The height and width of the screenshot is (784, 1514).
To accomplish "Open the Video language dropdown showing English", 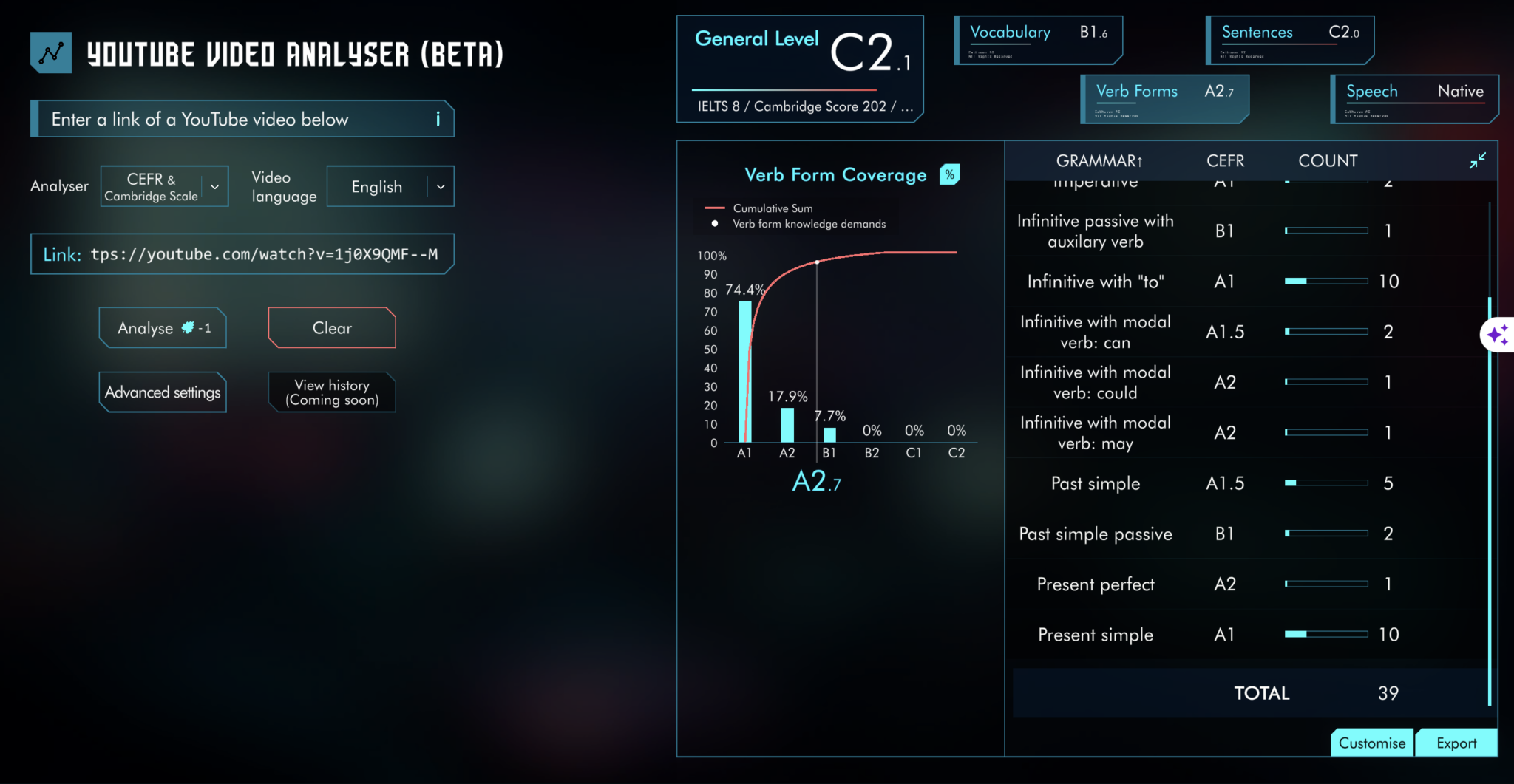I will point(390,186).
